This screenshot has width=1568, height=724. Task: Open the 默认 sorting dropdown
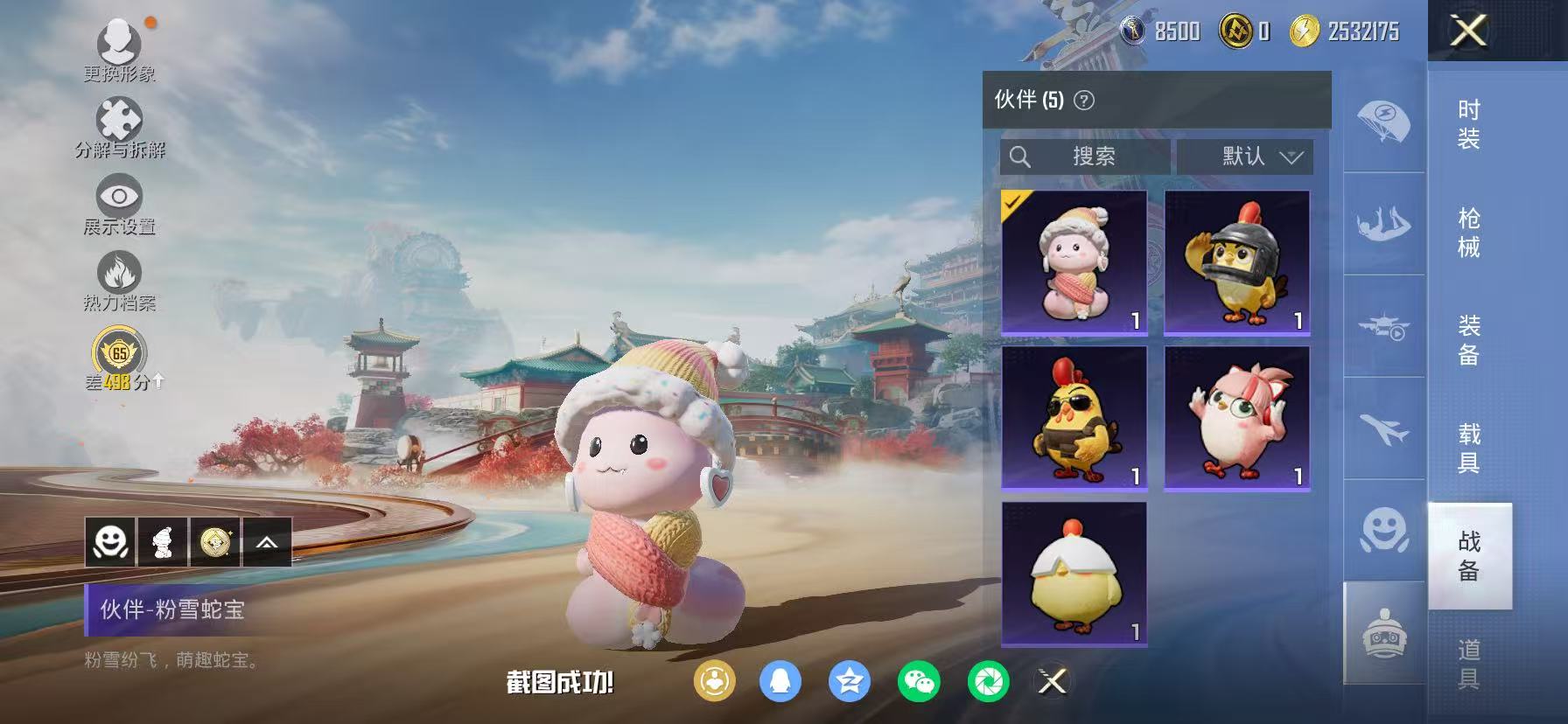click(1246, 157)
